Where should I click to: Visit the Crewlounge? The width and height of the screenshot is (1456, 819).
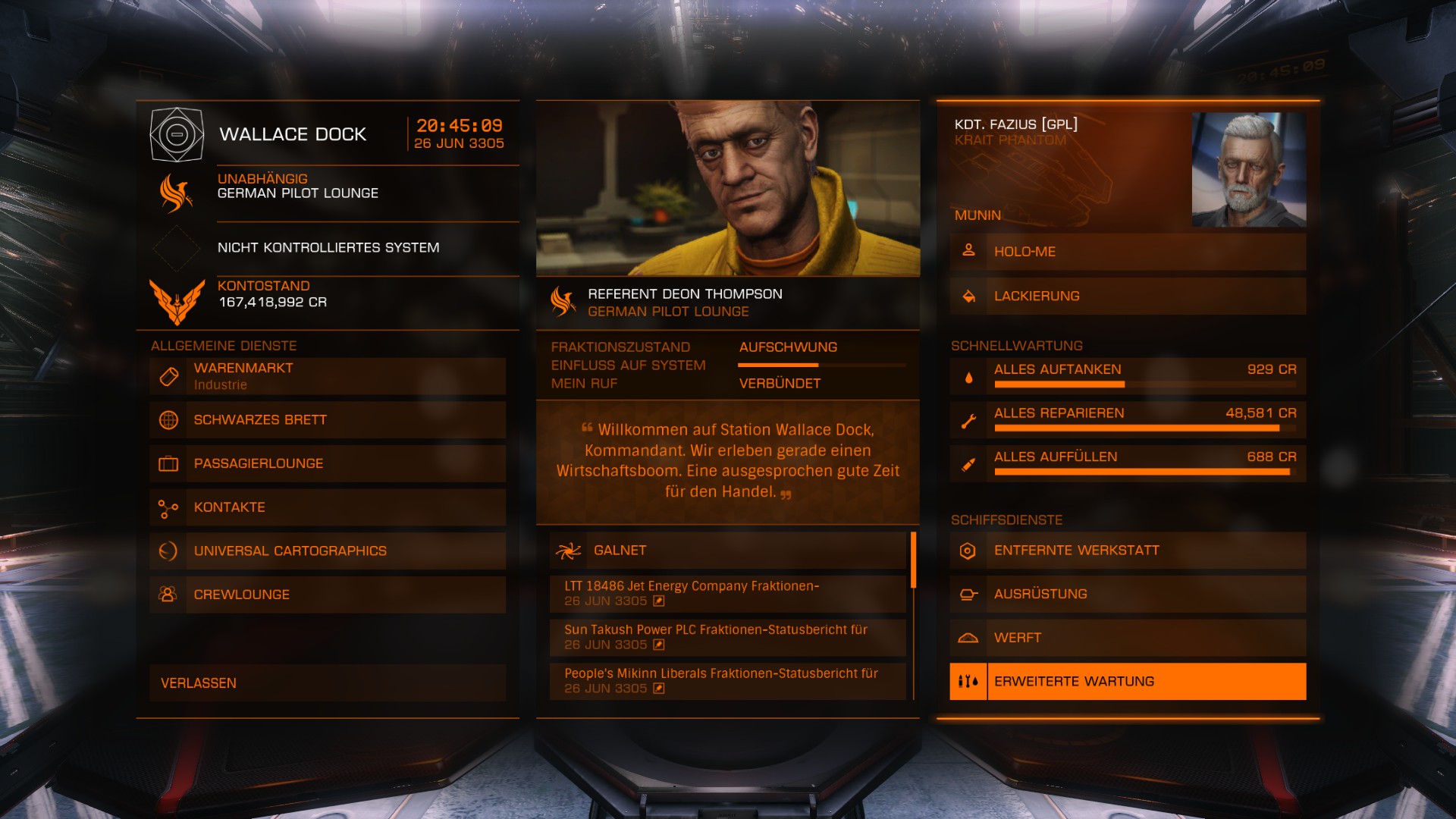click(328, 595)
